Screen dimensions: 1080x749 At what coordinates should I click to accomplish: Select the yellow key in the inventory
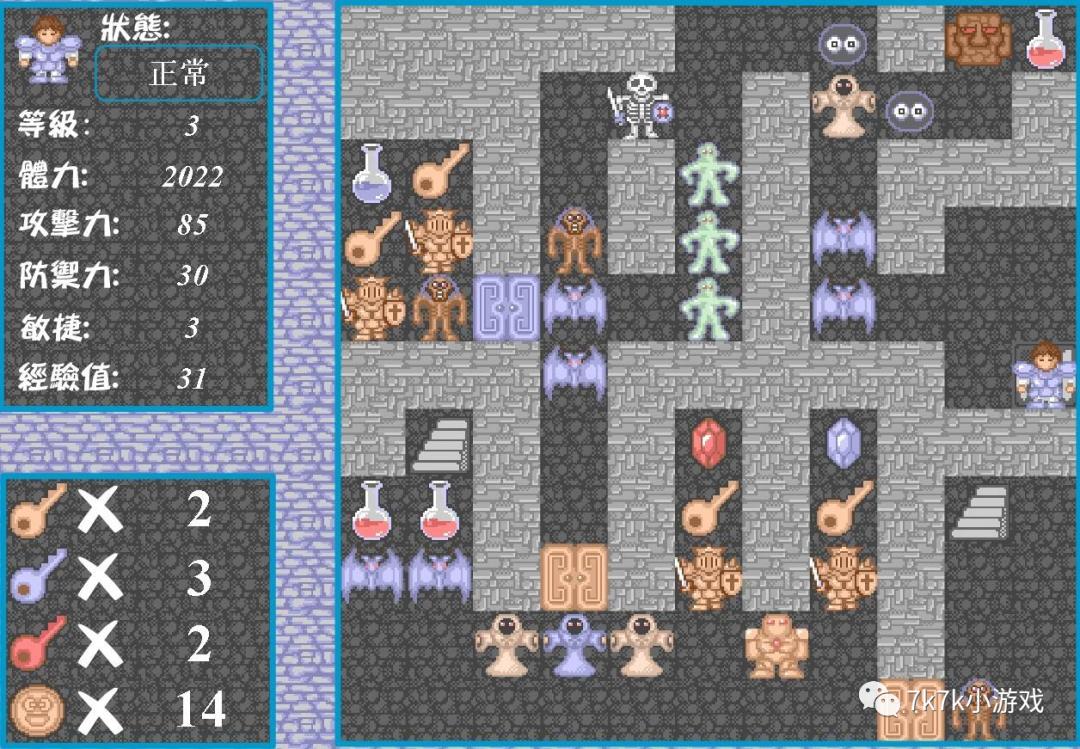coord(37,510)
